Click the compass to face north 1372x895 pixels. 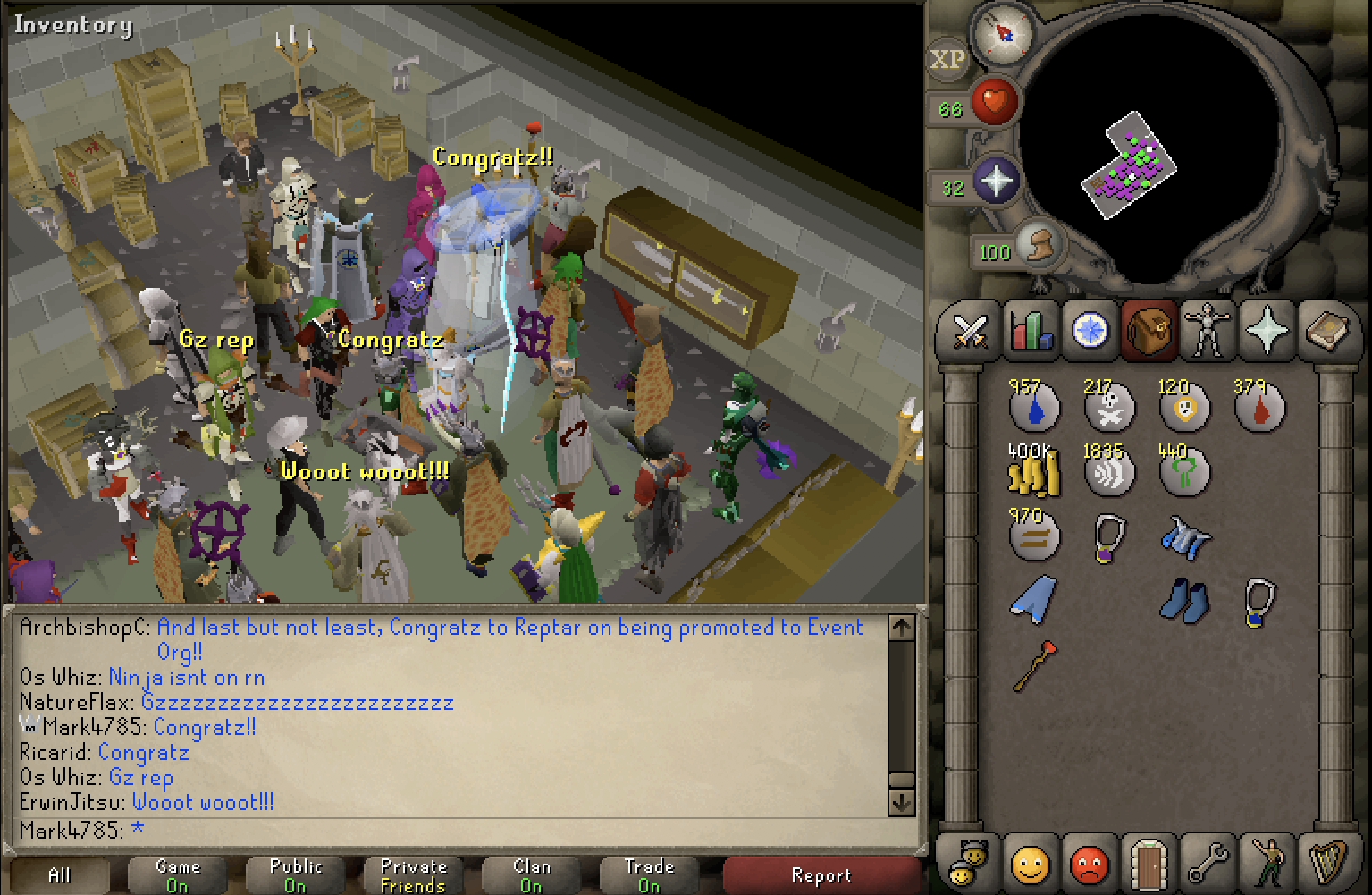coord(1002,35)
